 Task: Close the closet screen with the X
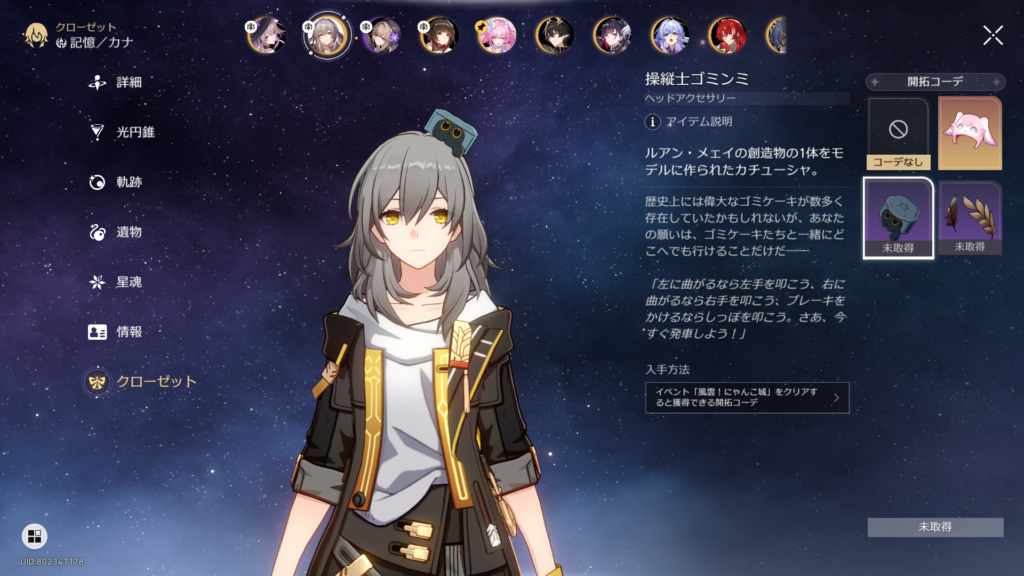[x=992, y=36]
